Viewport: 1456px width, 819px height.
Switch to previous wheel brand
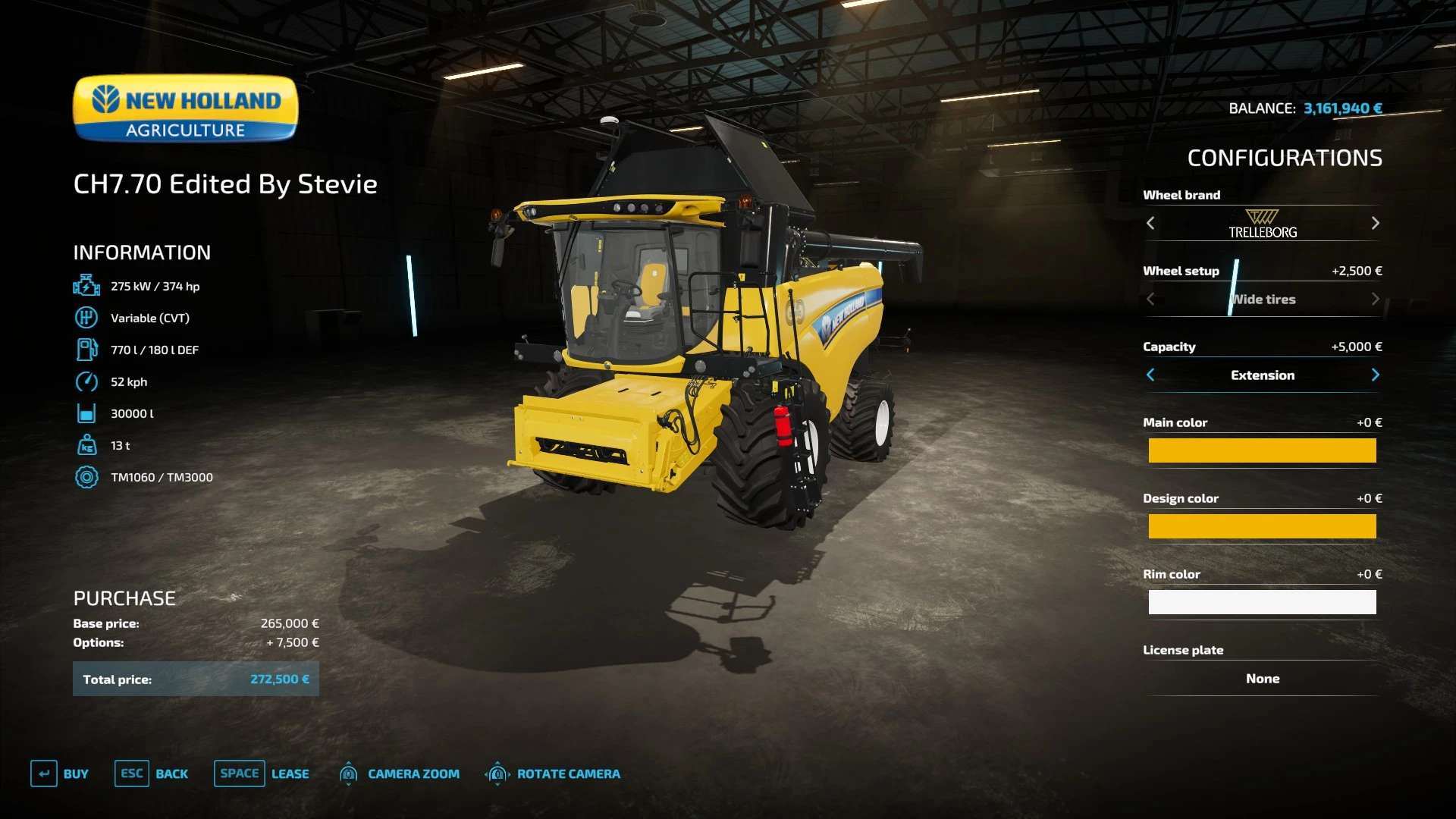[1150, 223]
